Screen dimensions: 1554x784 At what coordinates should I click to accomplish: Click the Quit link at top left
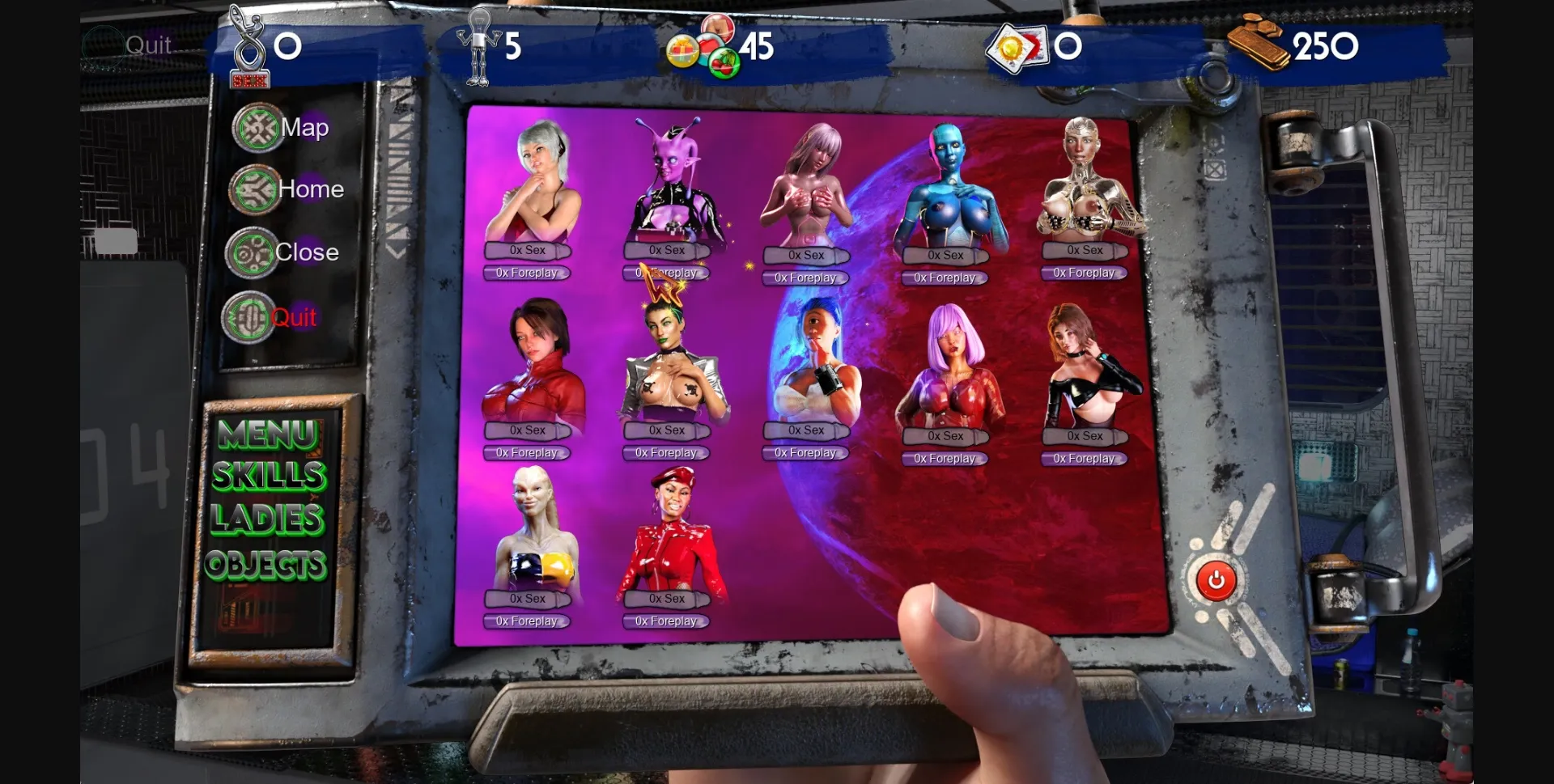146,46
